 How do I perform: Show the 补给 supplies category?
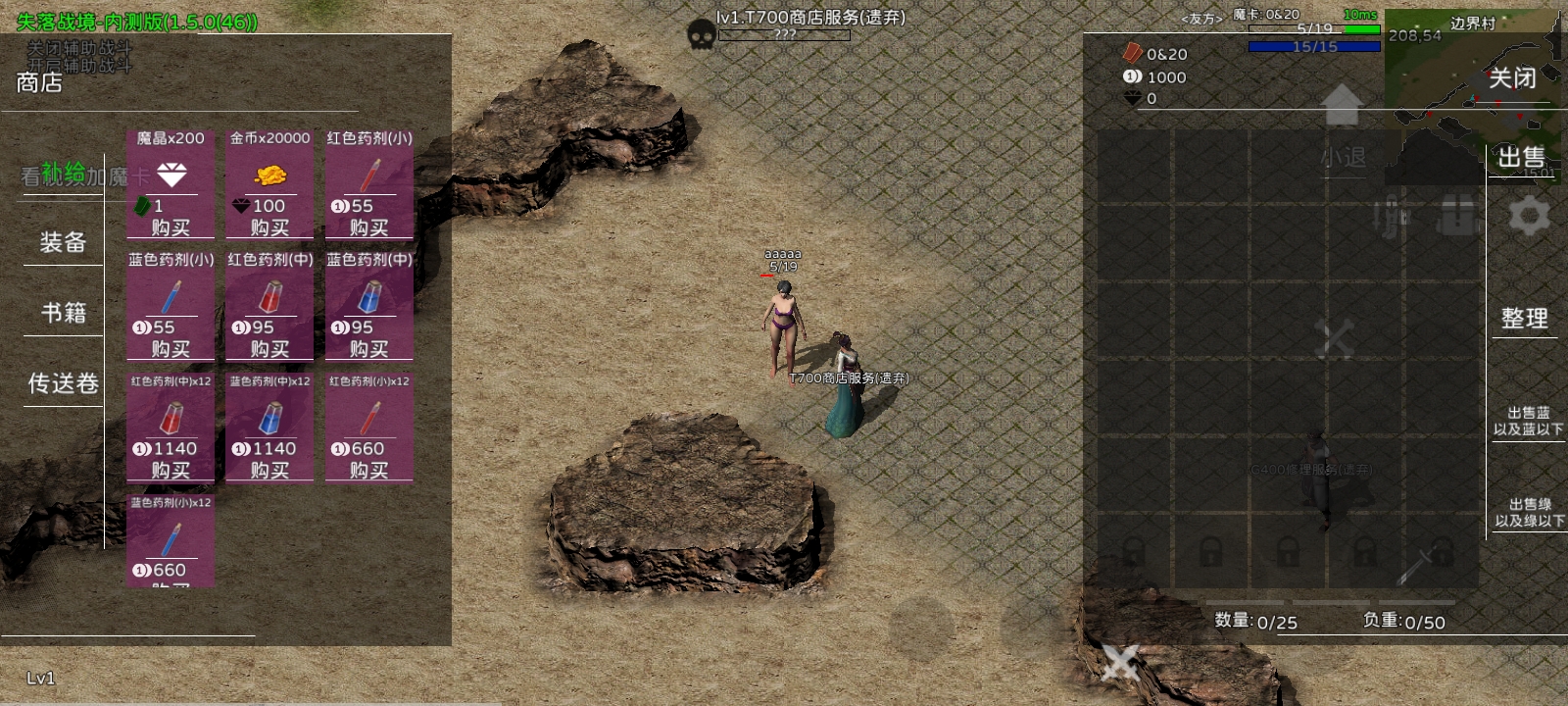(x=64, y=175)
